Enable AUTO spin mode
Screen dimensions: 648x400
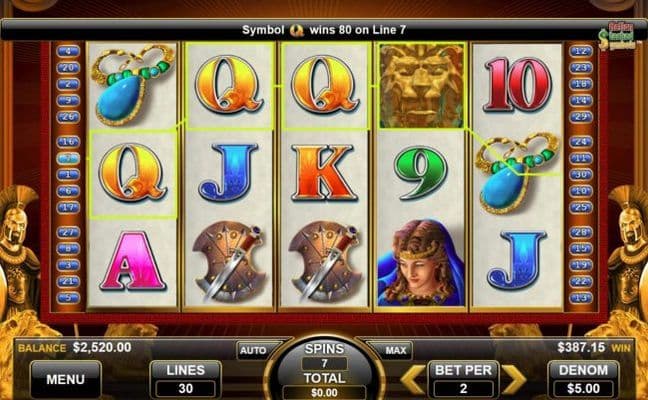tap(254, 351)
